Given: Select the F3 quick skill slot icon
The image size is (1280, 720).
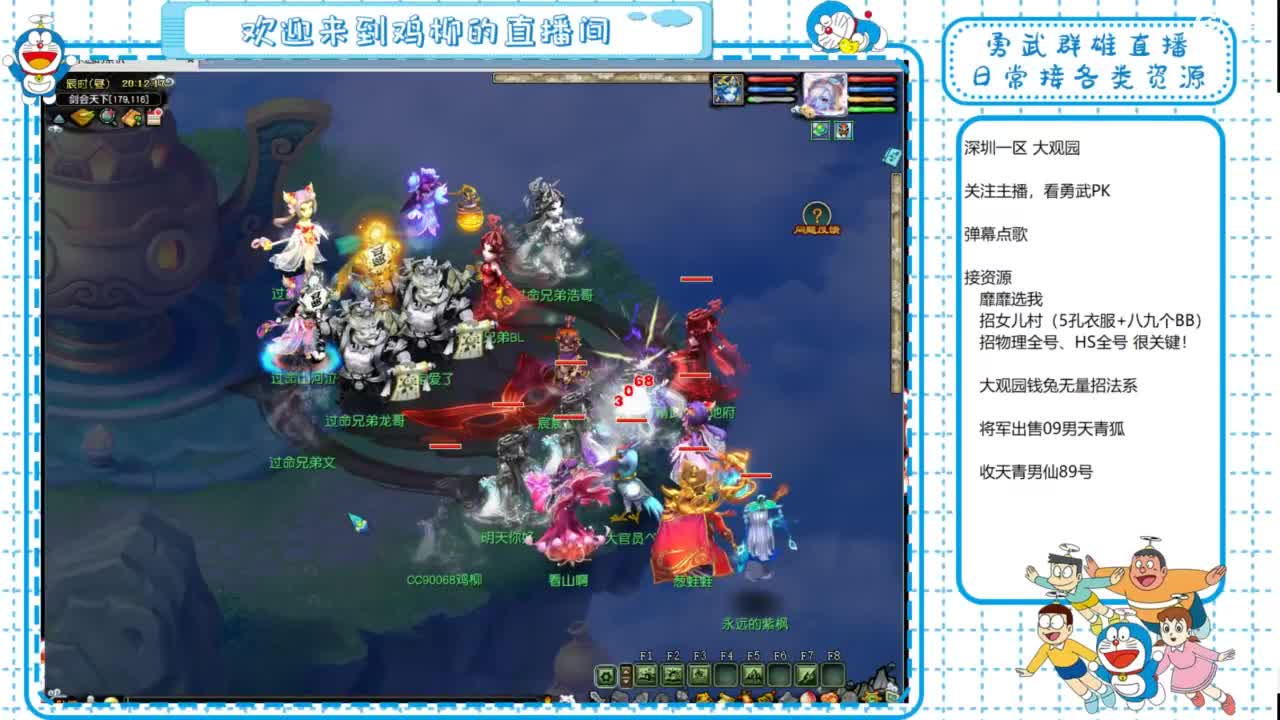Looking at the screenshot, I should tap(699, 675).
